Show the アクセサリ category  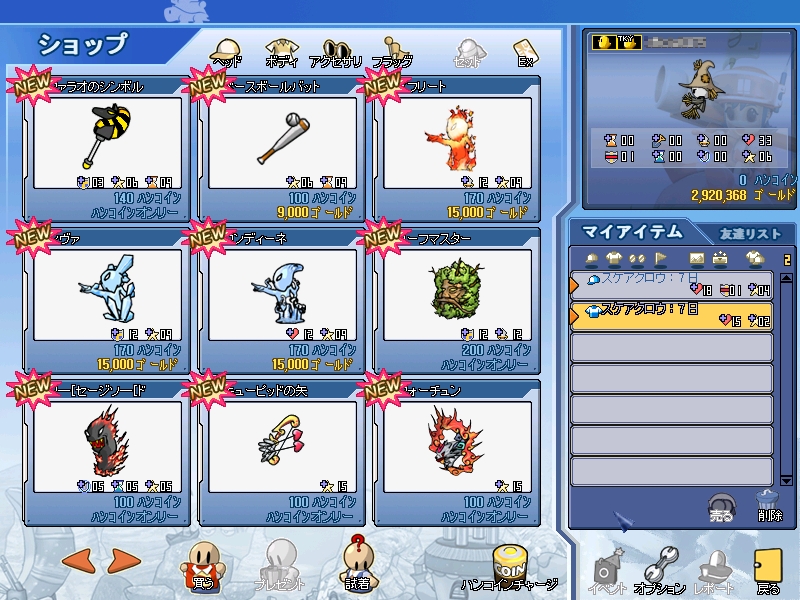click(x=336, y=51)
